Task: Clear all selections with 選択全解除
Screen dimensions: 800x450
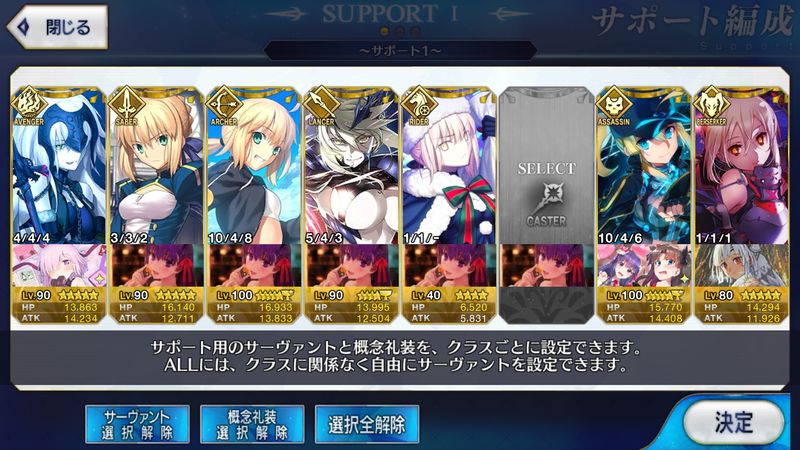Action: click(x=367, y=424)
